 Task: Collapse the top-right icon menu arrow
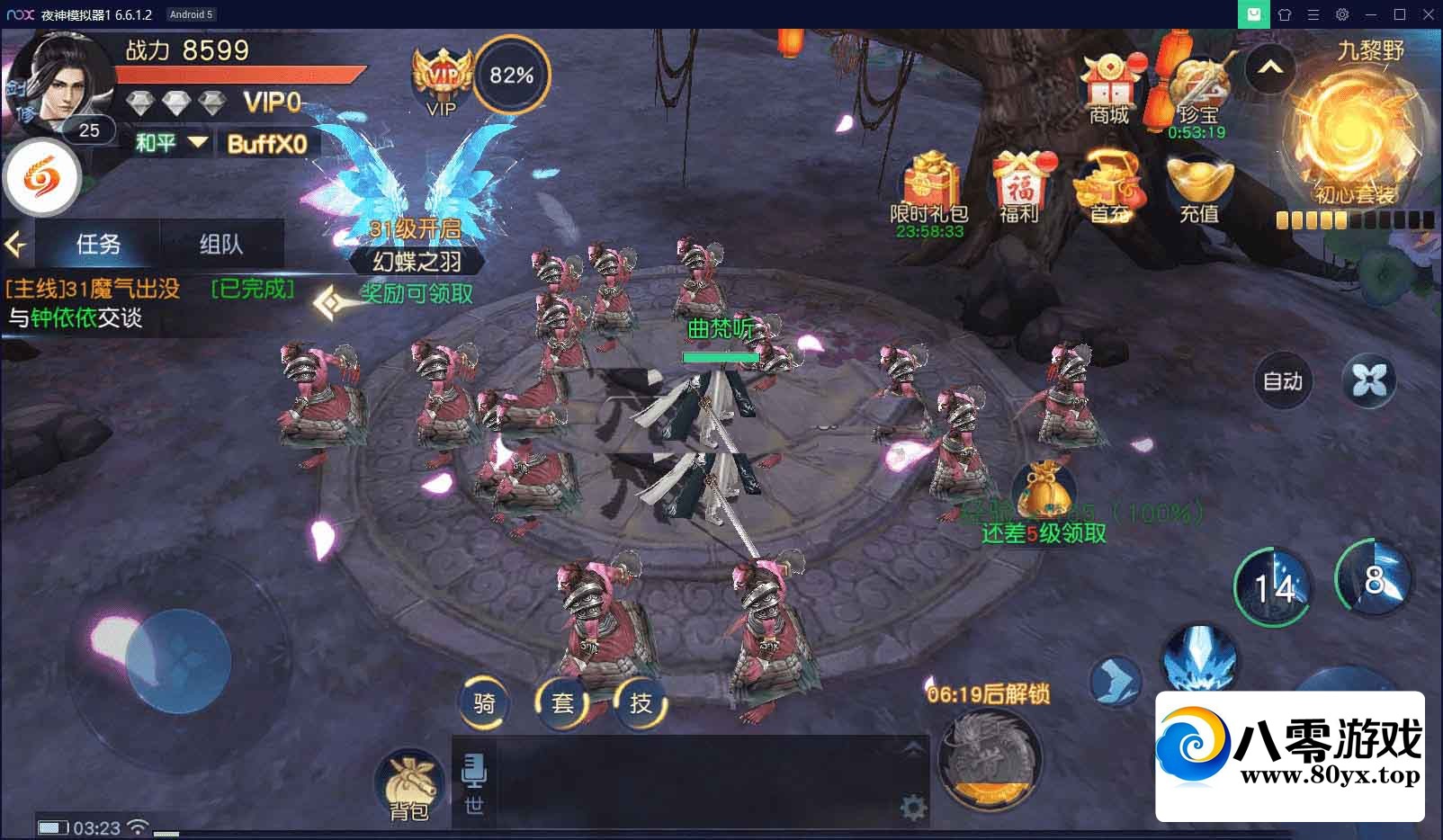click(x=1269, y=68)
